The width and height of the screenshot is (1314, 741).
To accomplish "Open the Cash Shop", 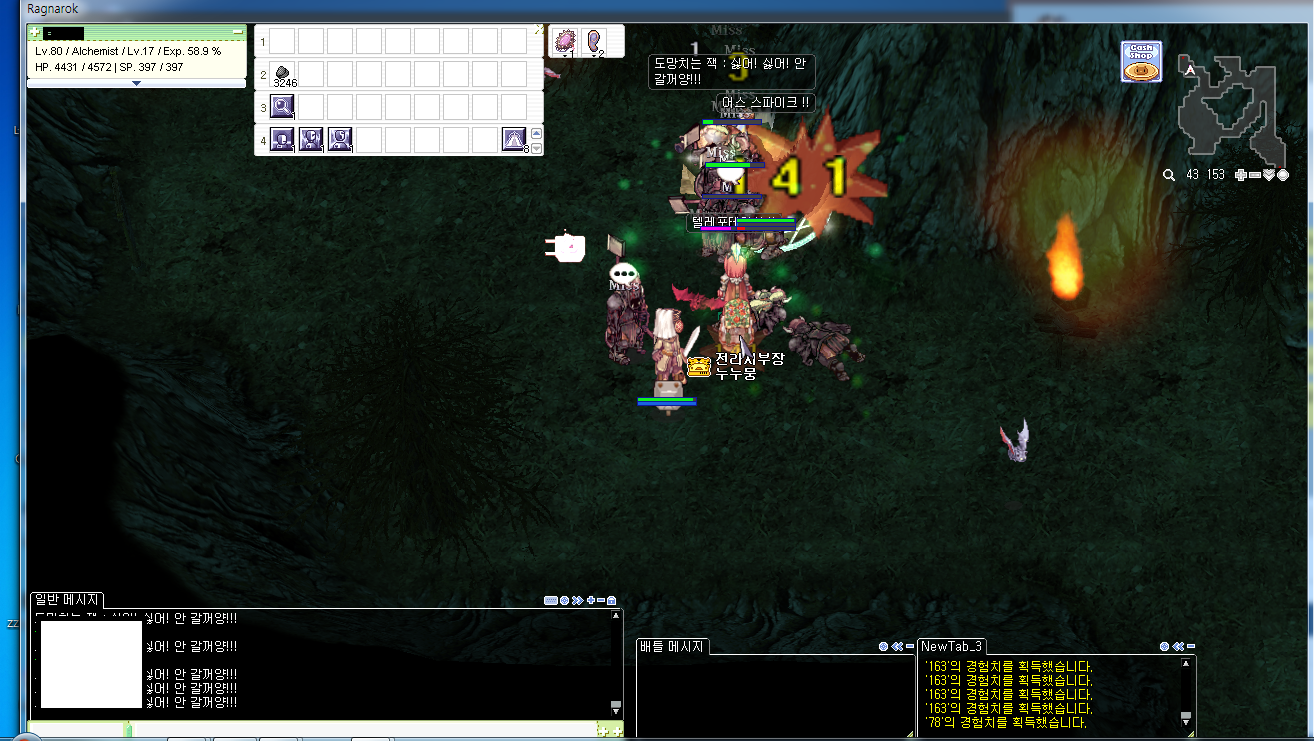I will 1141,62.
